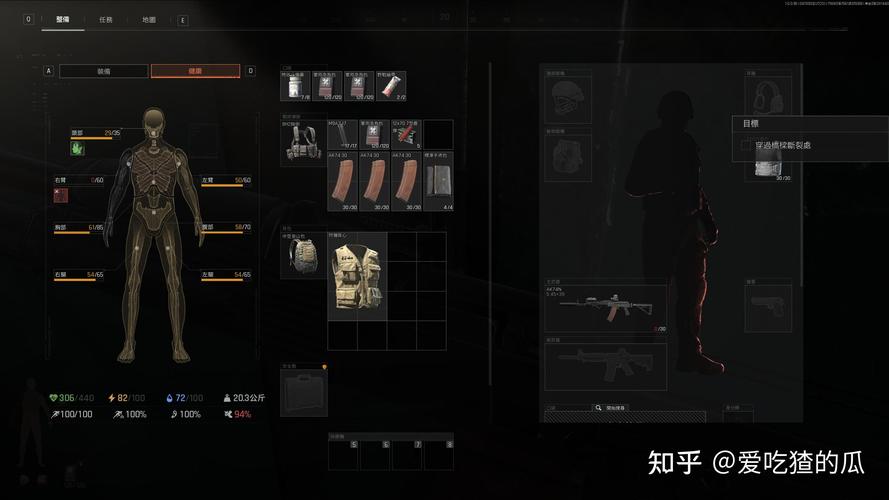889x500 pixels.
Task: Open the 地圖 (map) tab
Action: click(x=148, y=19)
